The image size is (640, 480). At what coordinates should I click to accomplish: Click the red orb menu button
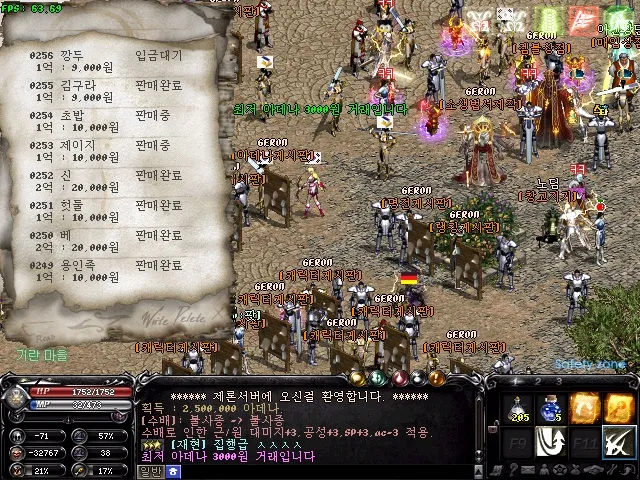[400, 378]
